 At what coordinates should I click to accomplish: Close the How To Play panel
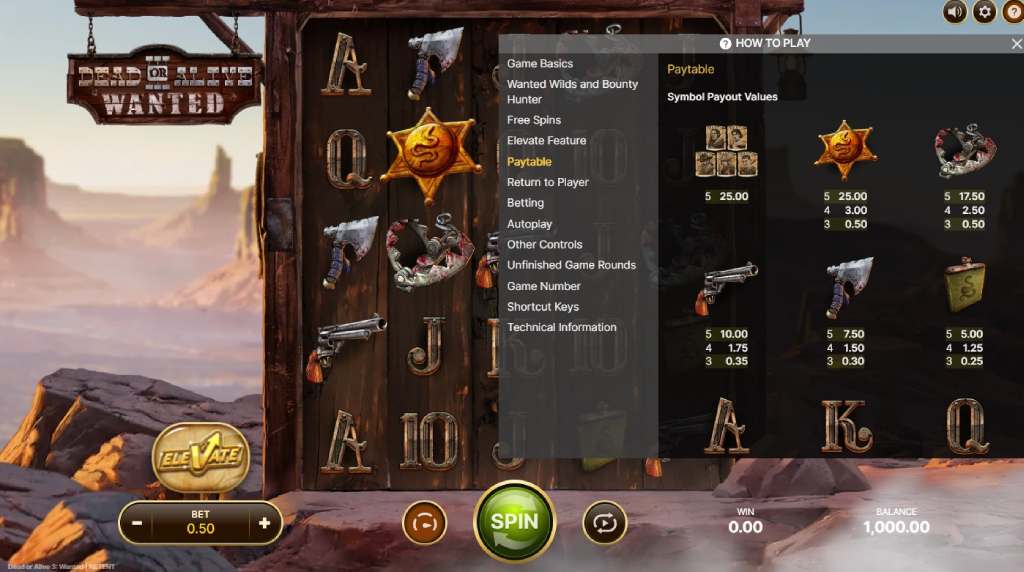[1016, 44]
